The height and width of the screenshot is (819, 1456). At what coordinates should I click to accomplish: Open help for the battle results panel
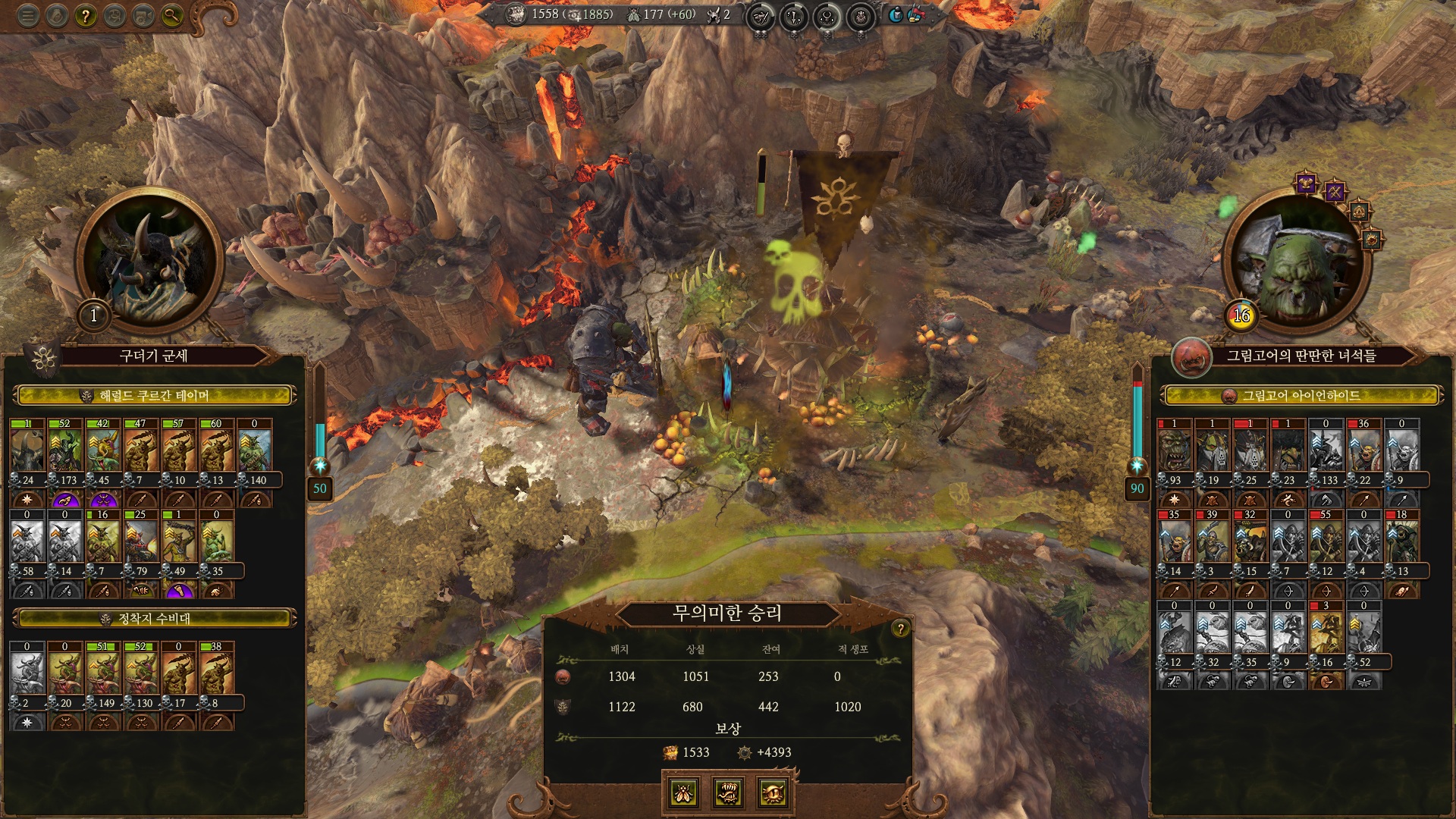click(x=900, y=628)
